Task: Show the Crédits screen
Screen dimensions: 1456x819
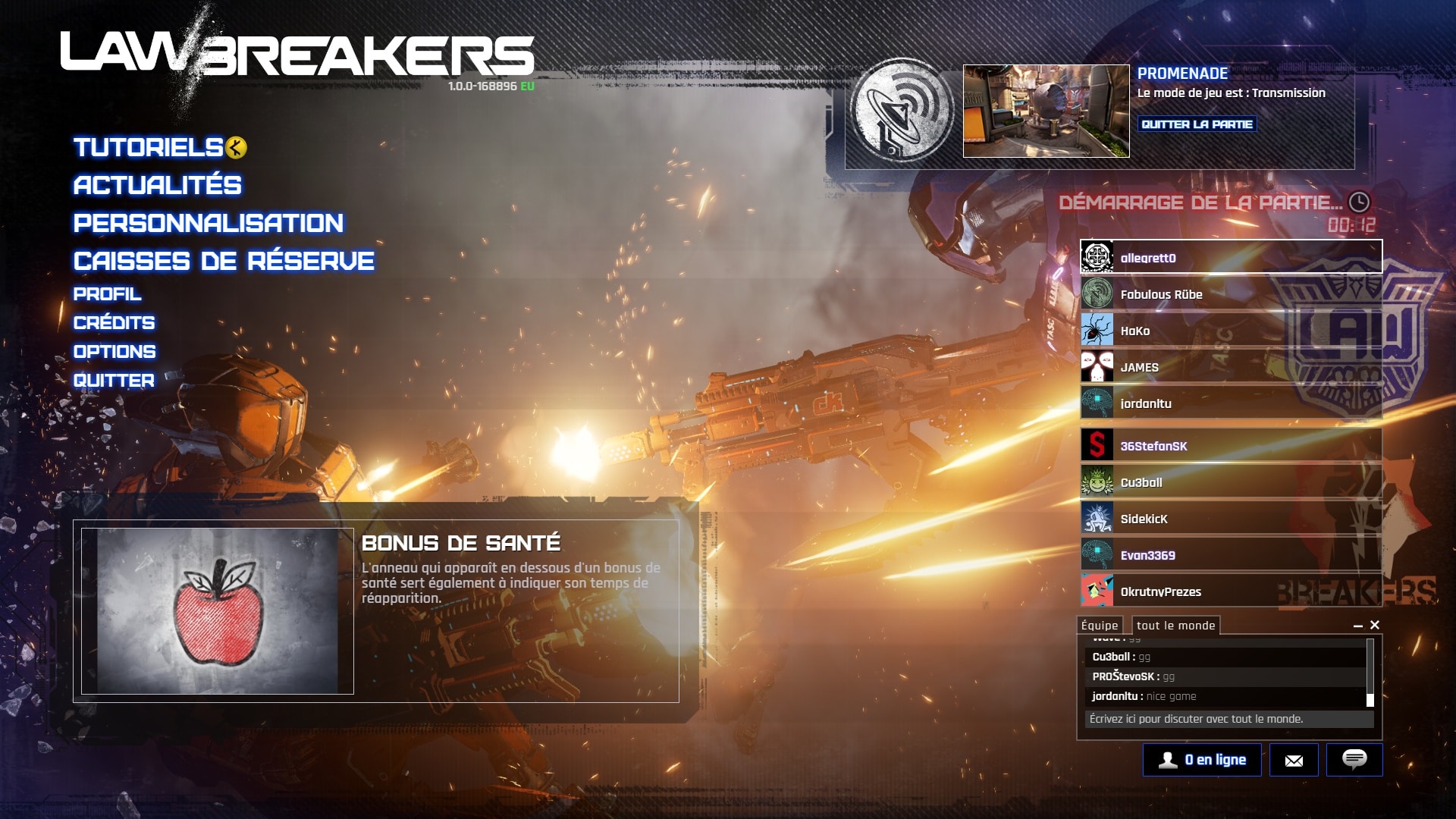Action: click(114, 323)
